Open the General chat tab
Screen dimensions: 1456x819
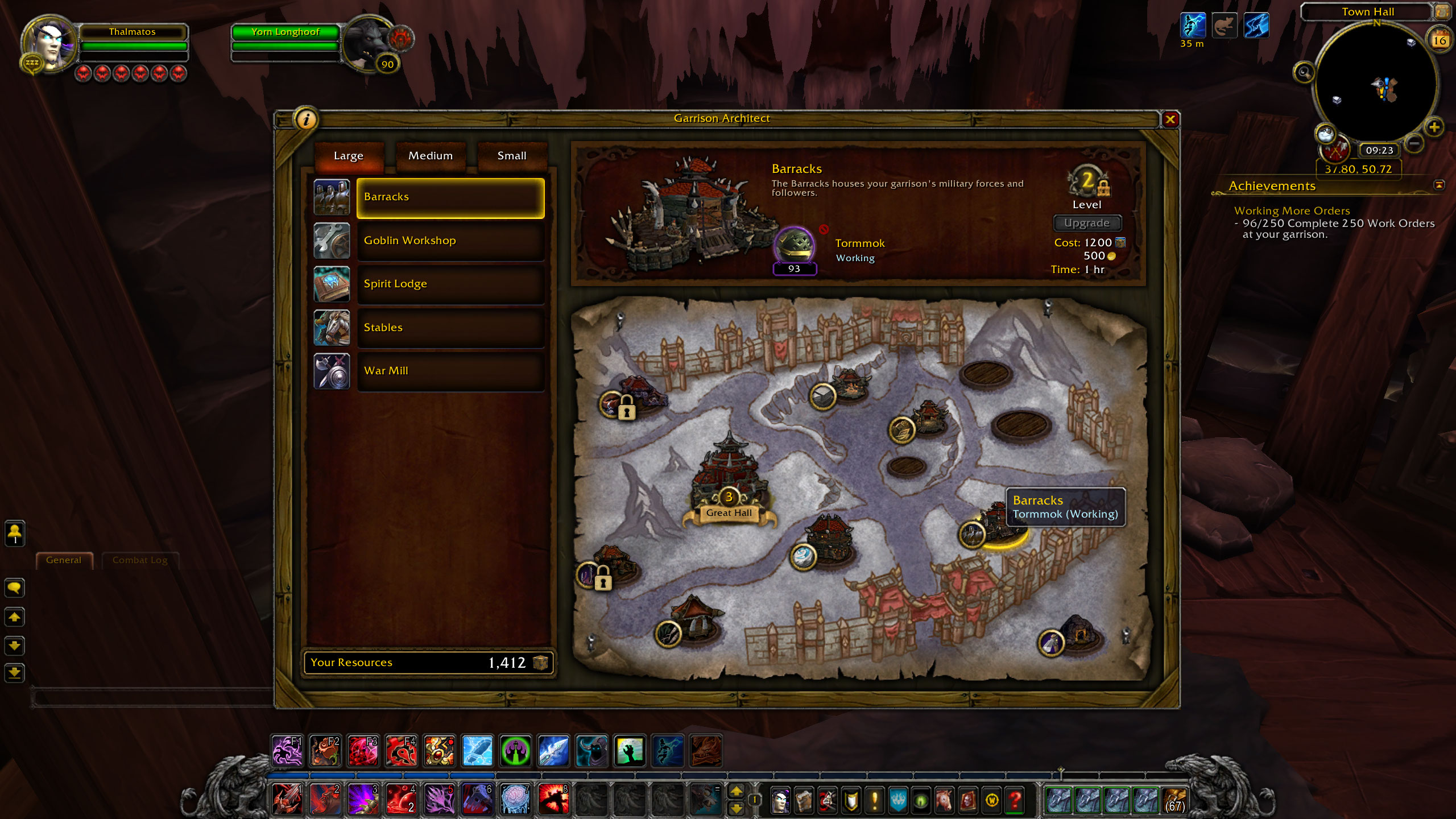64,560
